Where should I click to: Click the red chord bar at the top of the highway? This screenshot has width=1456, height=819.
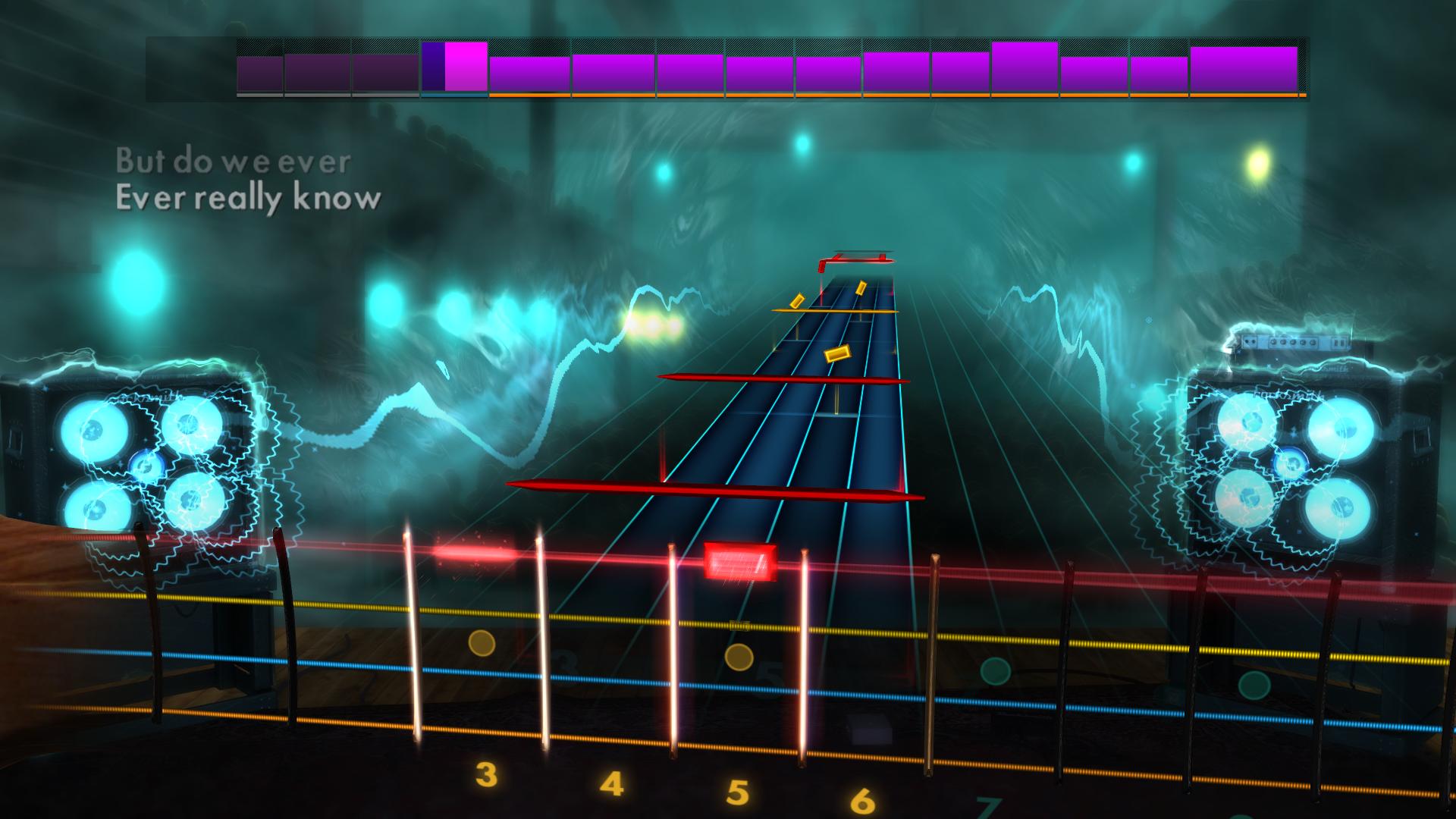(x=857, y=258)
